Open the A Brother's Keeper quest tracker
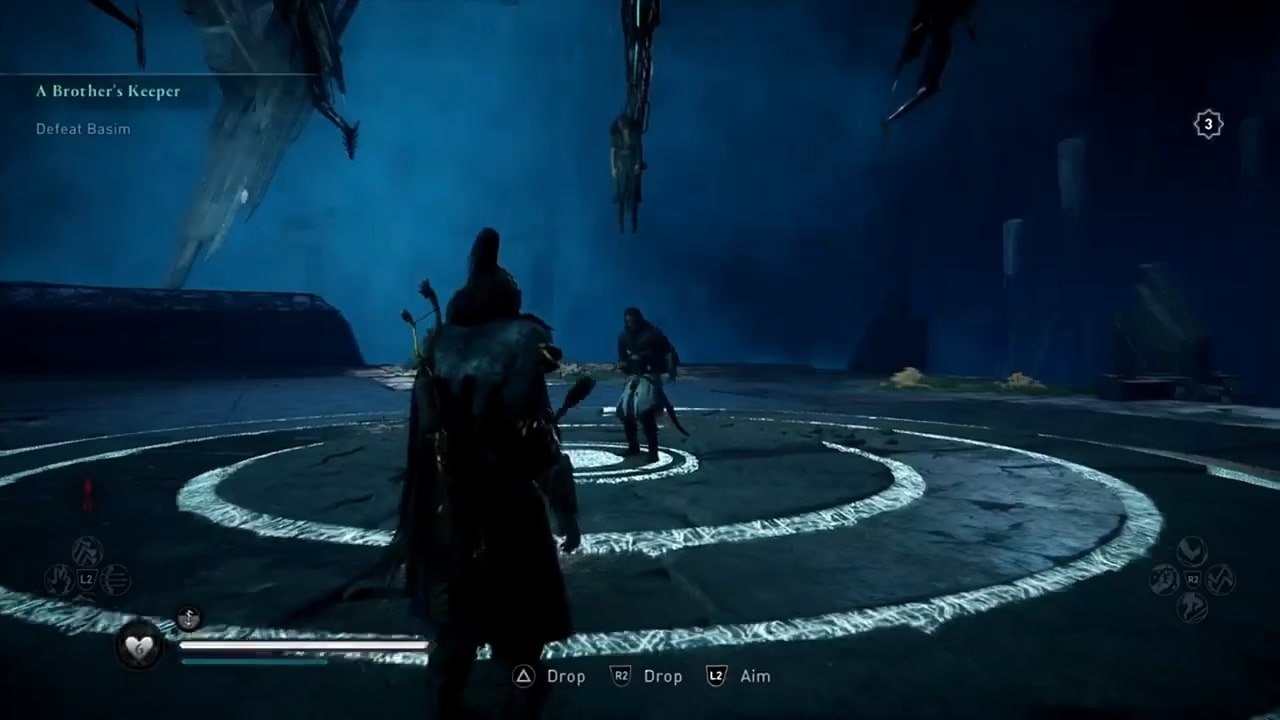Viewport: 1280px width, 720px height. click(x=108, y=91)
